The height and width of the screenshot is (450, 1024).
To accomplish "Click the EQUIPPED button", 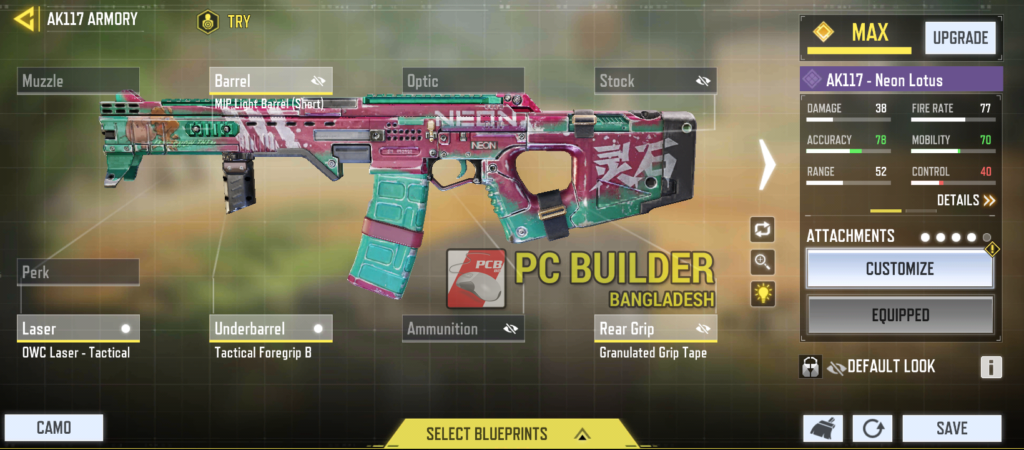I will (x=899, y=315).
